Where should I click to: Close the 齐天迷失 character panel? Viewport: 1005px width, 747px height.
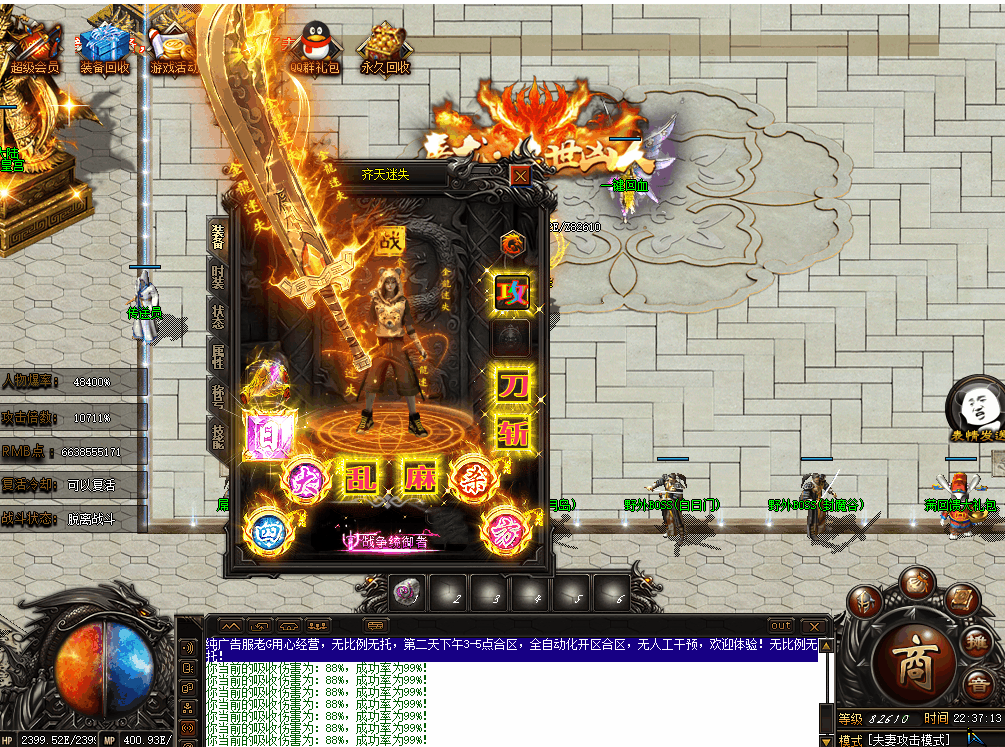[x=520, y=176]
